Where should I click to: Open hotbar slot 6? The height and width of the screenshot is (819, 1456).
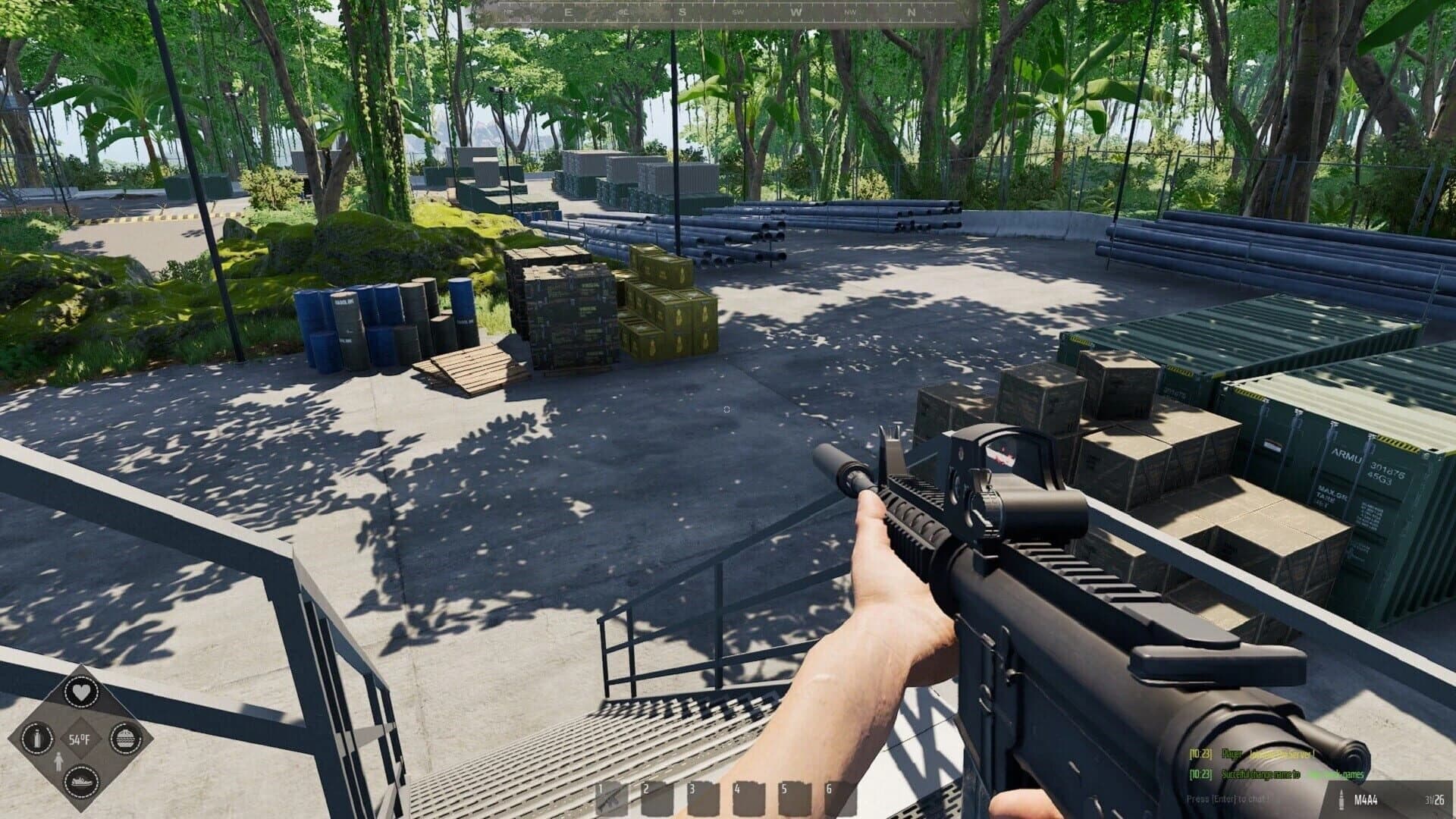pos(839,797)
